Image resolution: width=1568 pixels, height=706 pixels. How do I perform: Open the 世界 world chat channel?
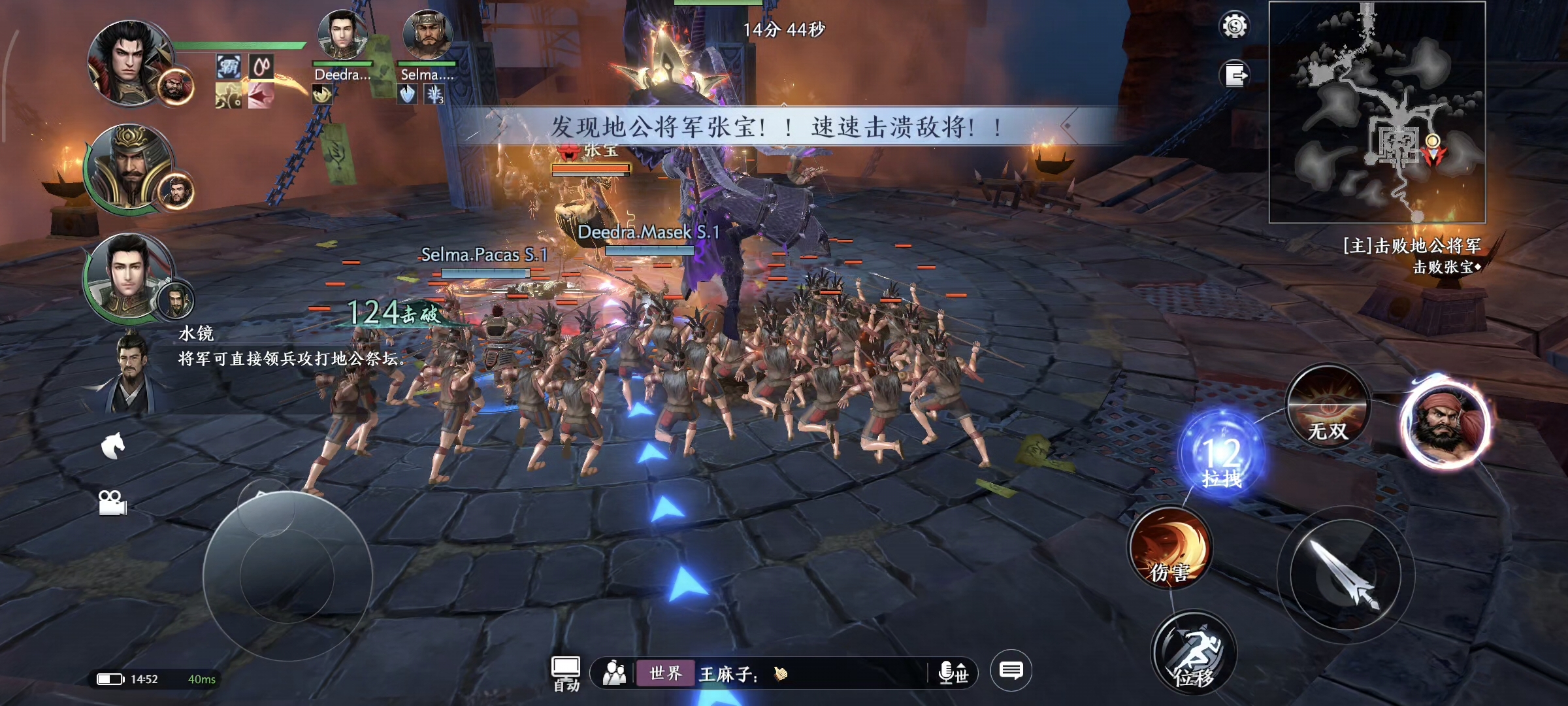[x=665, y=673]
